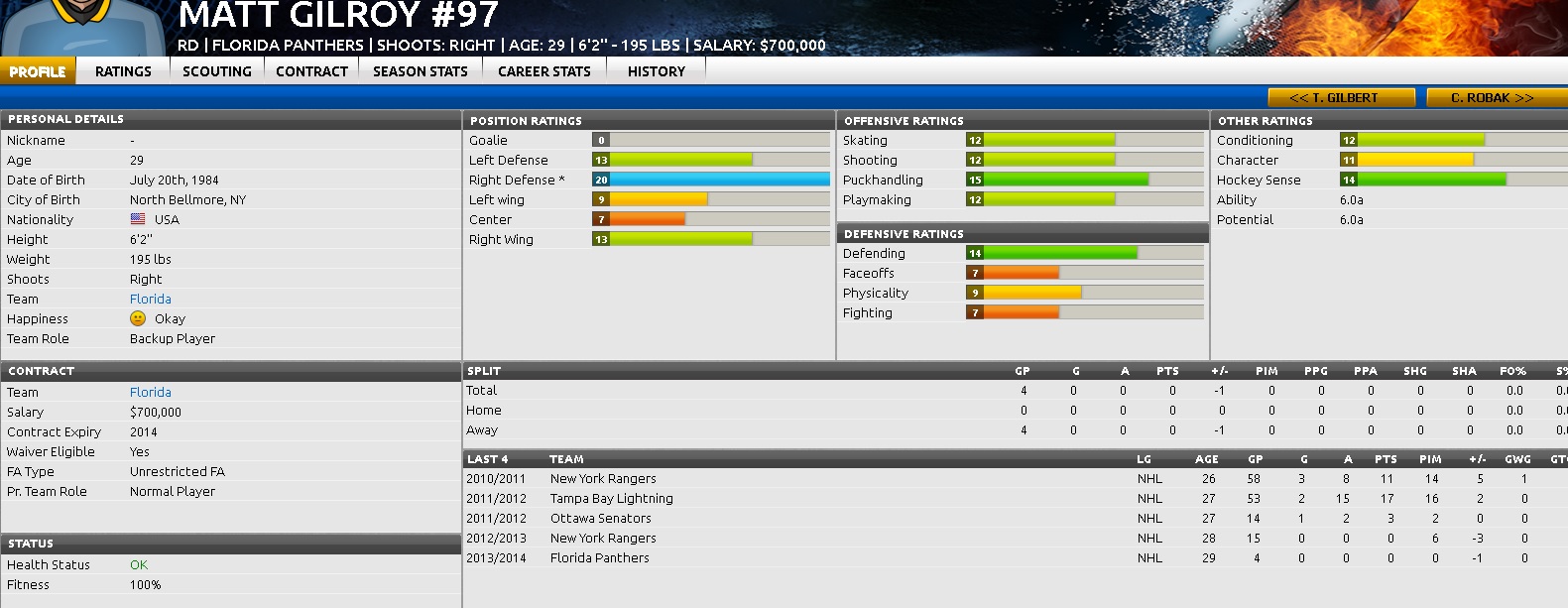Viewport: 1568px width, 608px height.
Task: Show the Contract tab
Action: (x=311, y=71)
